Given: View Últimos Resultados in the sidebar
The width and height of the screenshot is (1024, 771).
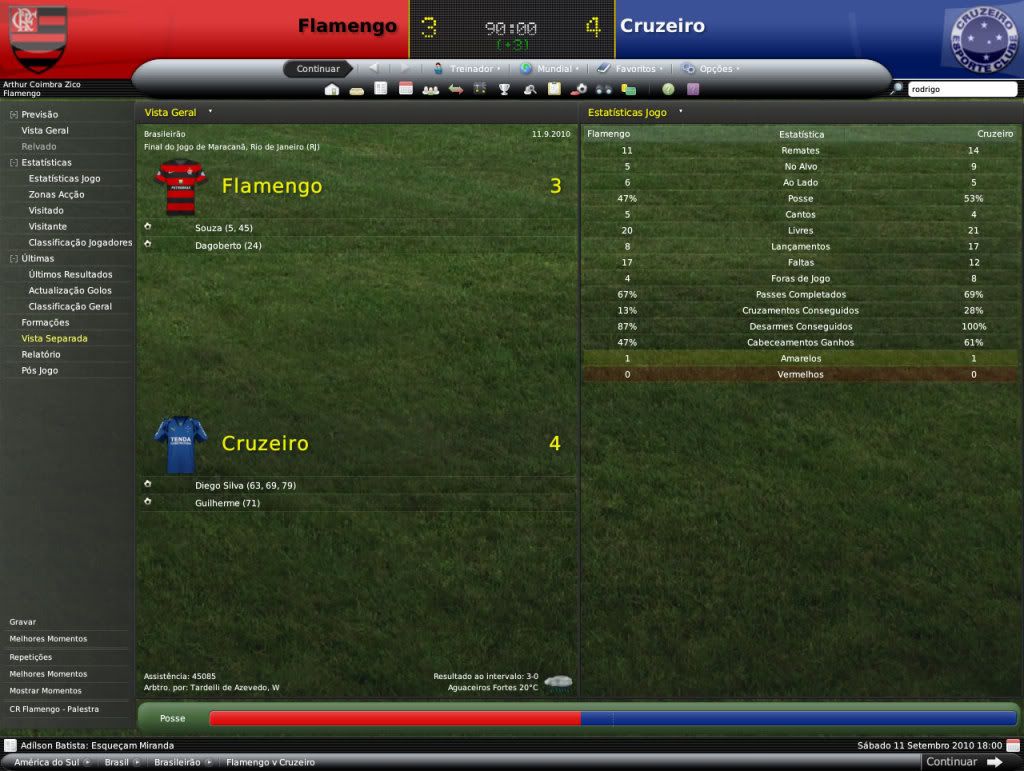Looking at the screenshot, I should point(70,274).
